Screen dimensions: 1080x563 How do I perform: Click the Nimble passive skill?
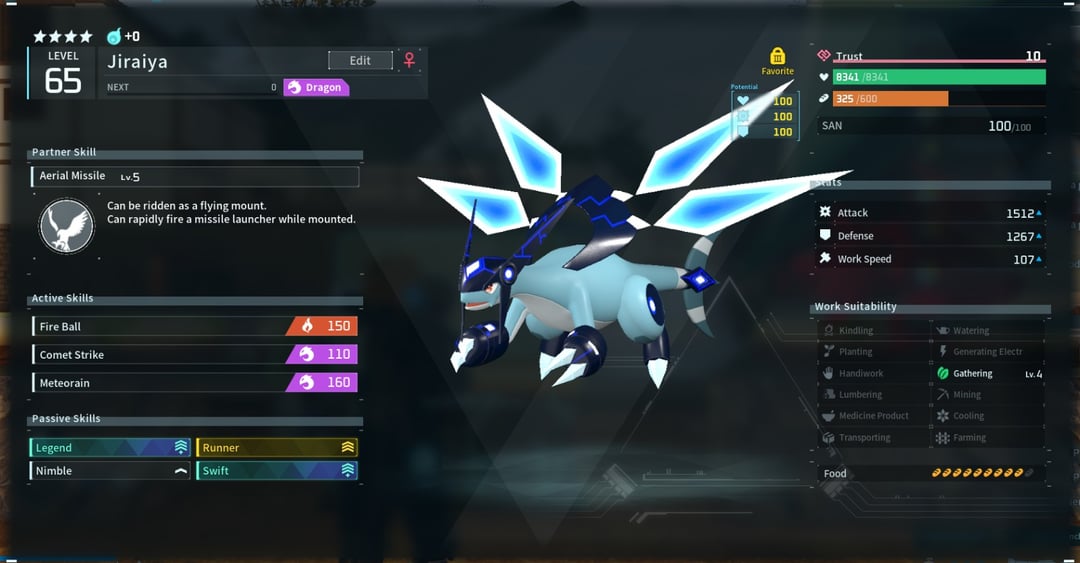(110, 471)
